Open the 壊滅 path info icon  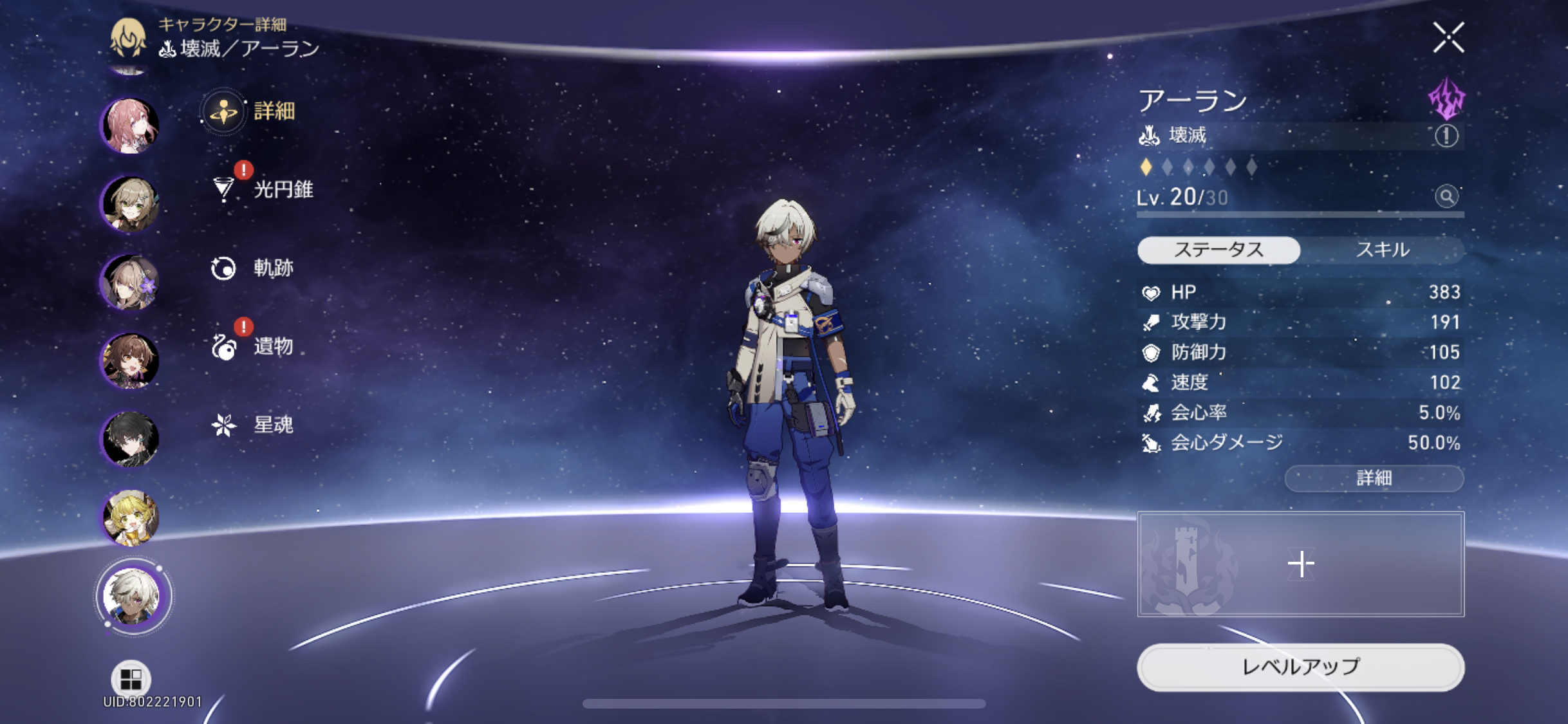(x=1446, y=136)
